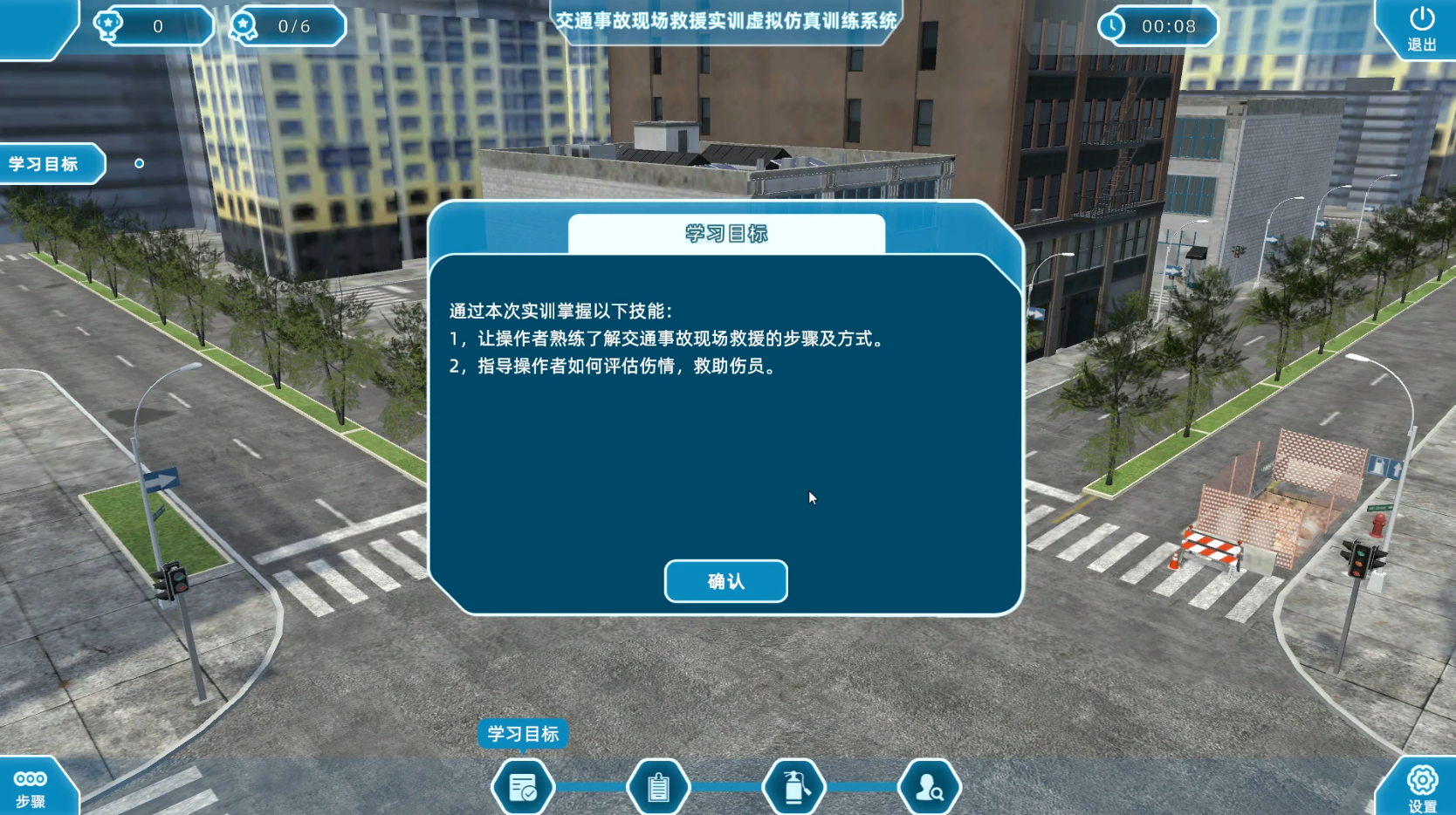Click the medal achievement icon showing 0/6
The image size is (1456, 815).
244,26
